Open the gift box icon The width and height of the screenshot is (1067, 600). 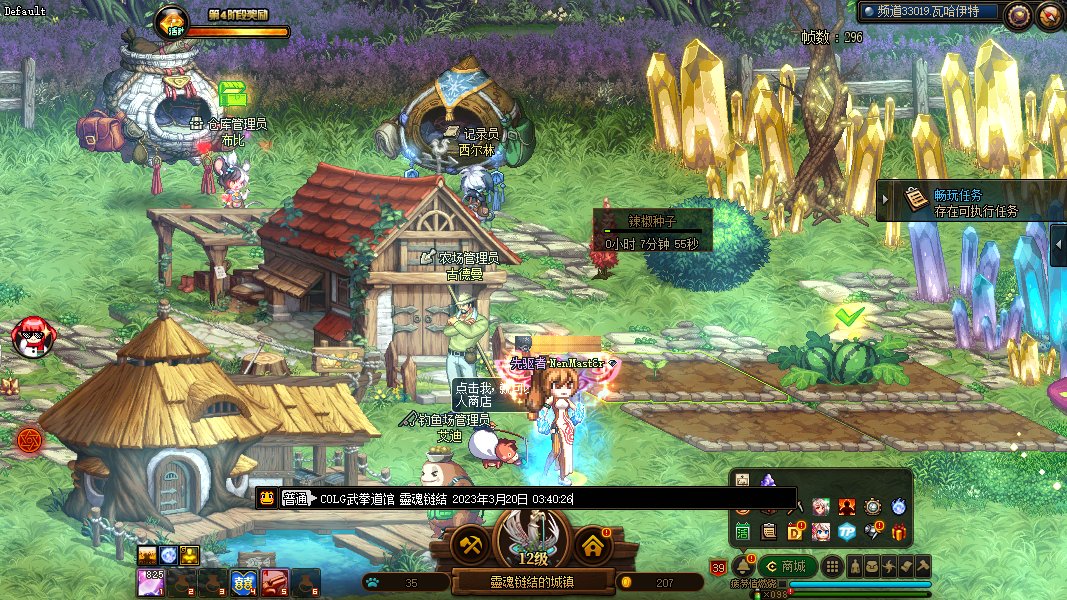point(898,532)
